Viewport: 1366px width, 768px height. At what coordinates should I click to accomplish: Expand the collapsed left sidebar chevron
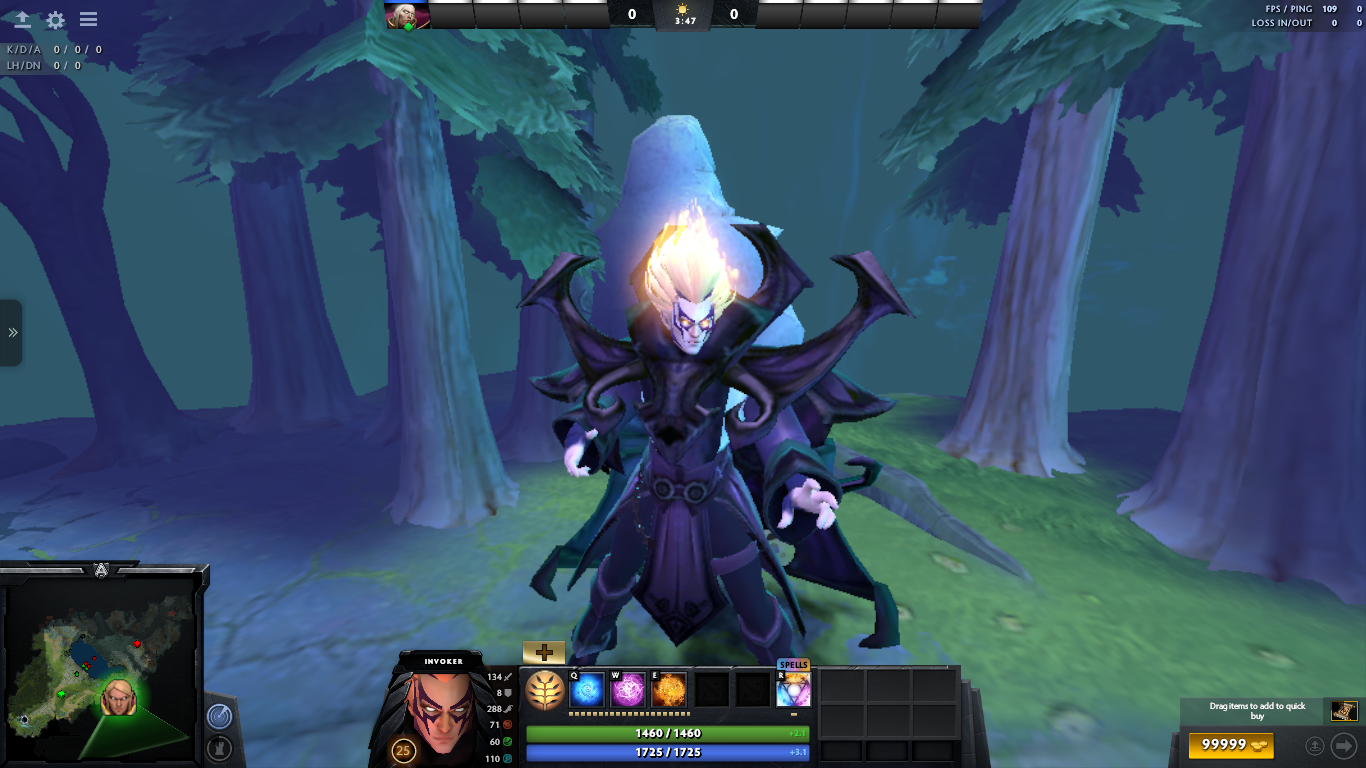point(11,333)
